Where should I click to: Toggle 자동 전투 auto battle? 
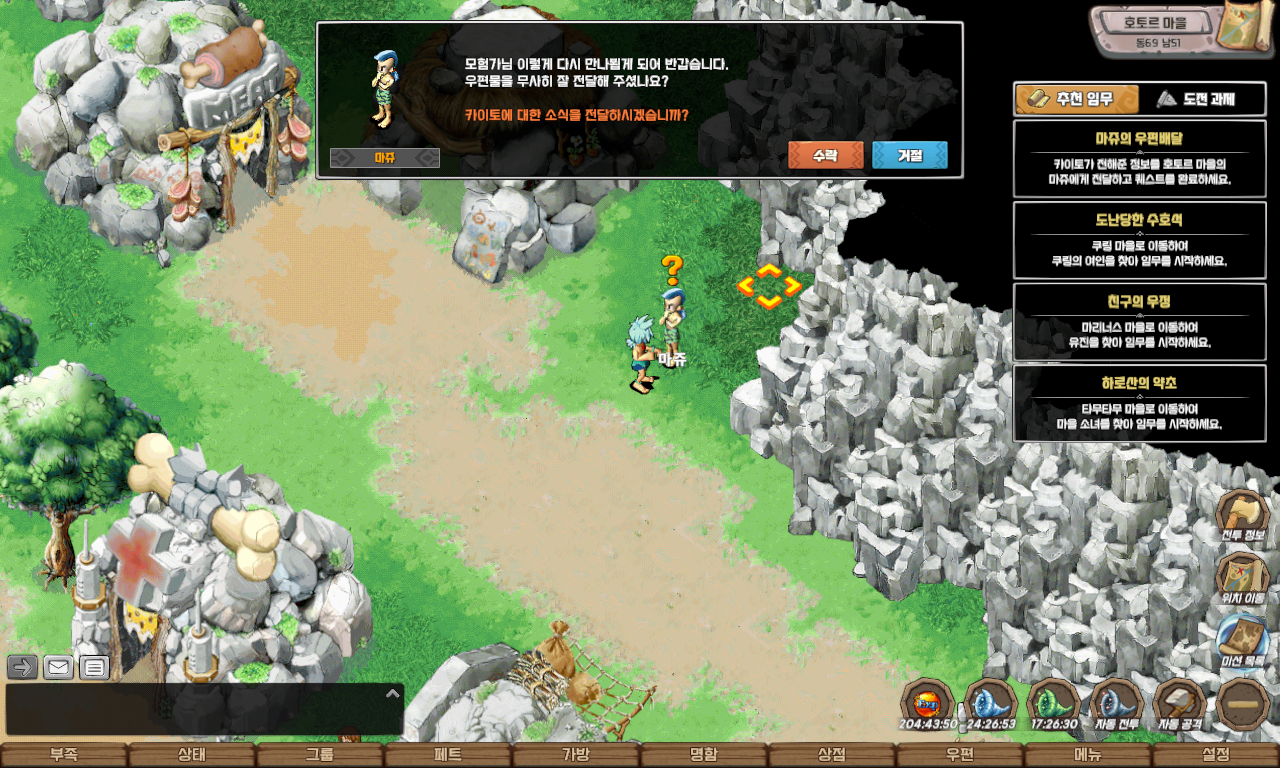click(1117, 704)
